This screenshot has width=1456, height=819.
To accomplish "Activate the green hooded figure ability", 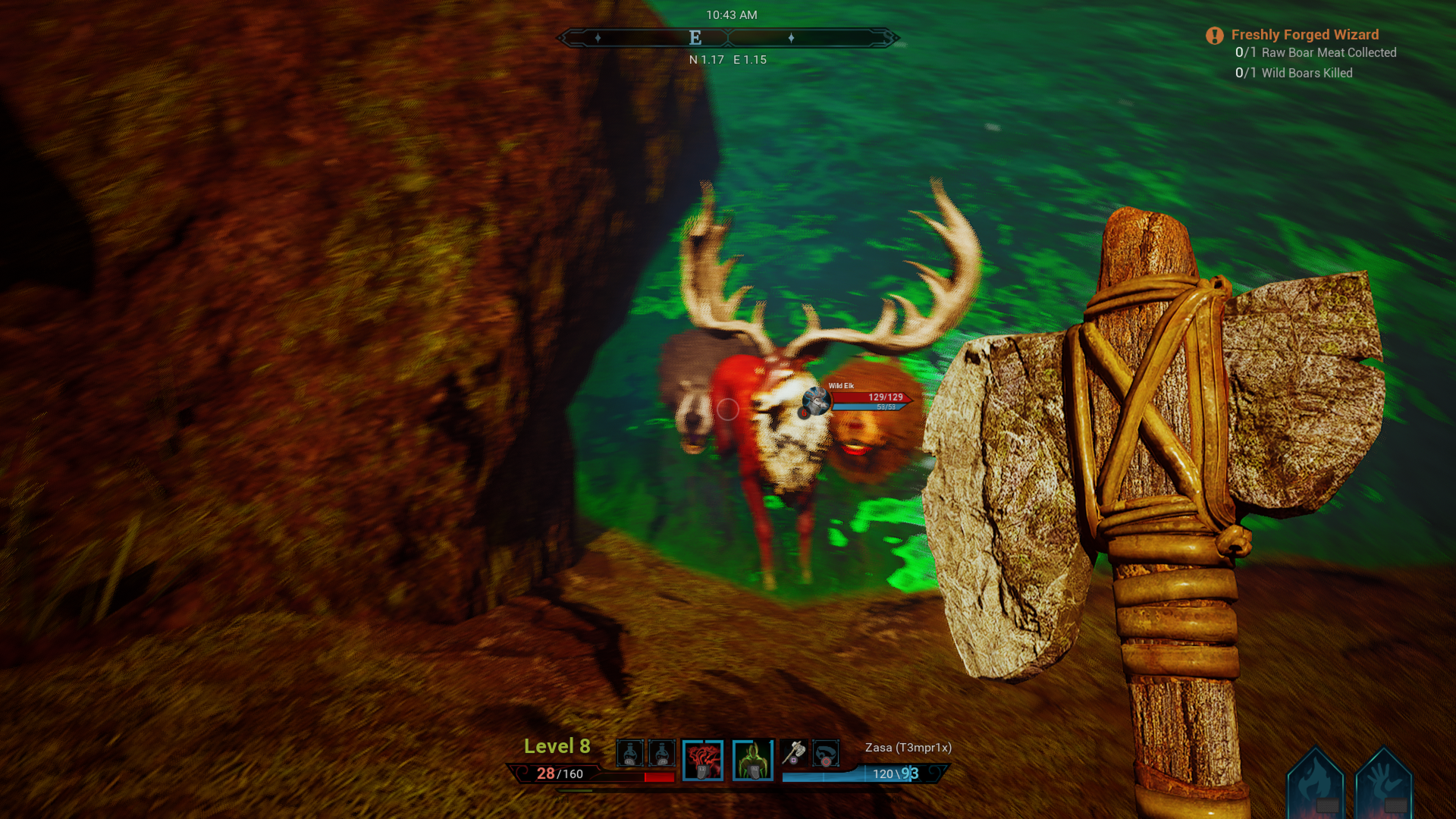I will coord(752,759).
